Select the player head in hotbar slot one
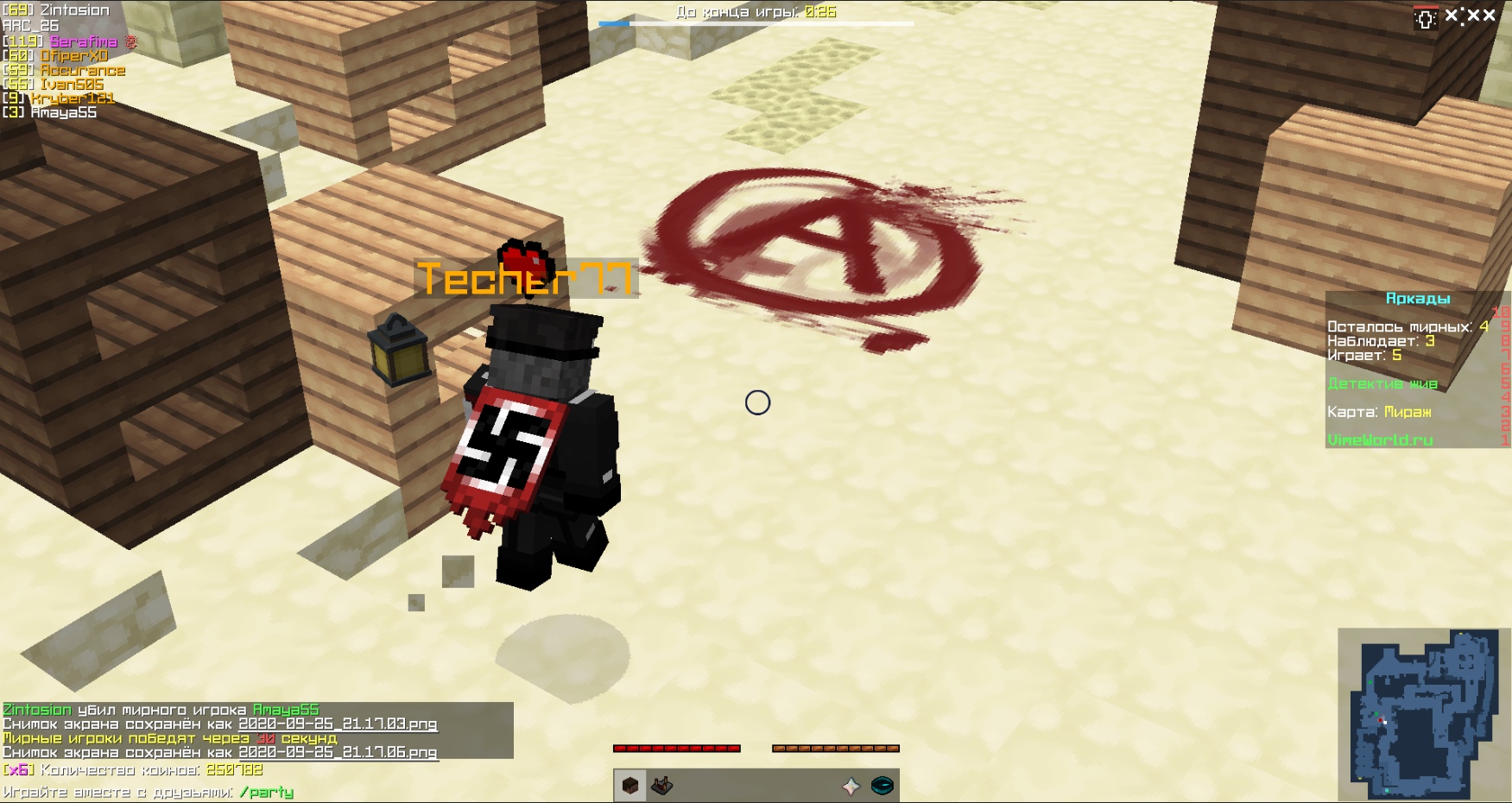 (629, 785)
